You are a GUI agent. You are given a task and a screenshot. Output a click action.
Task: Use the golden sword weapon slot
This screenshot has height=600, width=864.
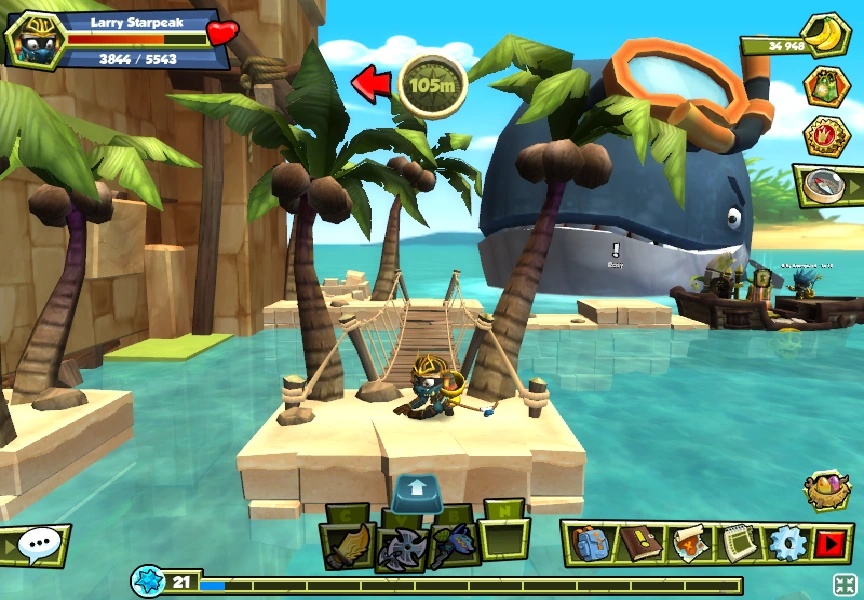pos(346,546)
